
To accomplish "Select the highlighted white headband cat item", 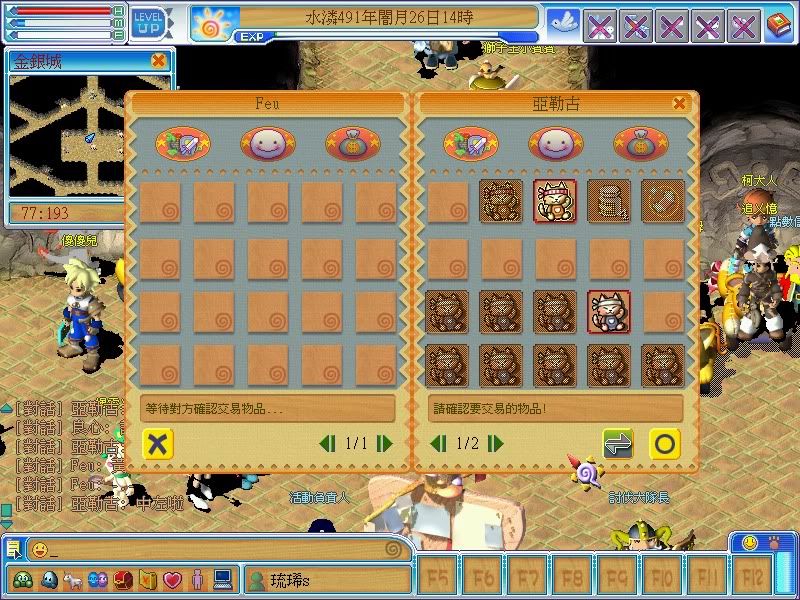I will click(609, 311).
